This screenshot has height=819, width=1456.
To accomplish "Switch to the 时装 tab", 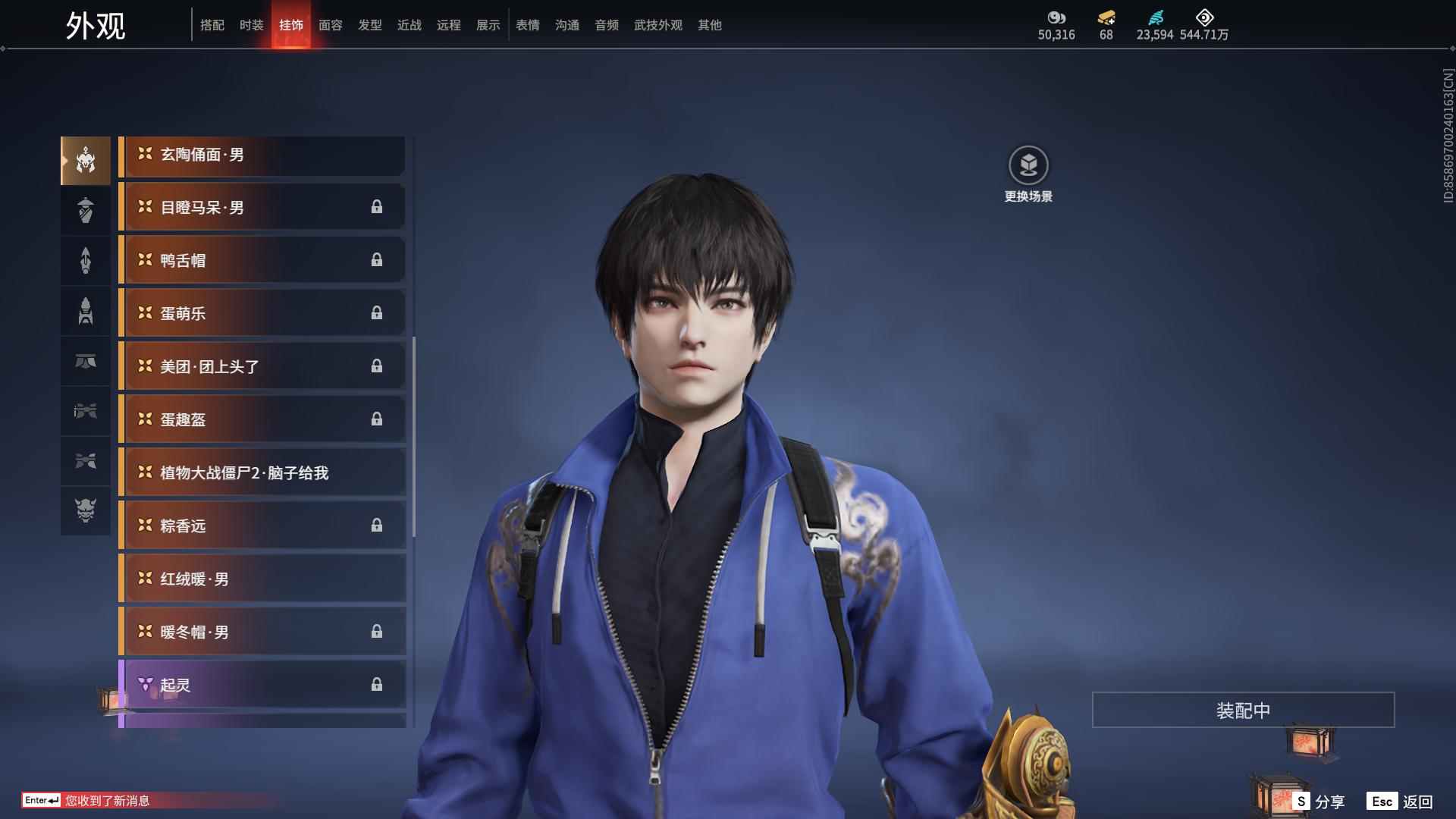I will (x=251, y=24).
